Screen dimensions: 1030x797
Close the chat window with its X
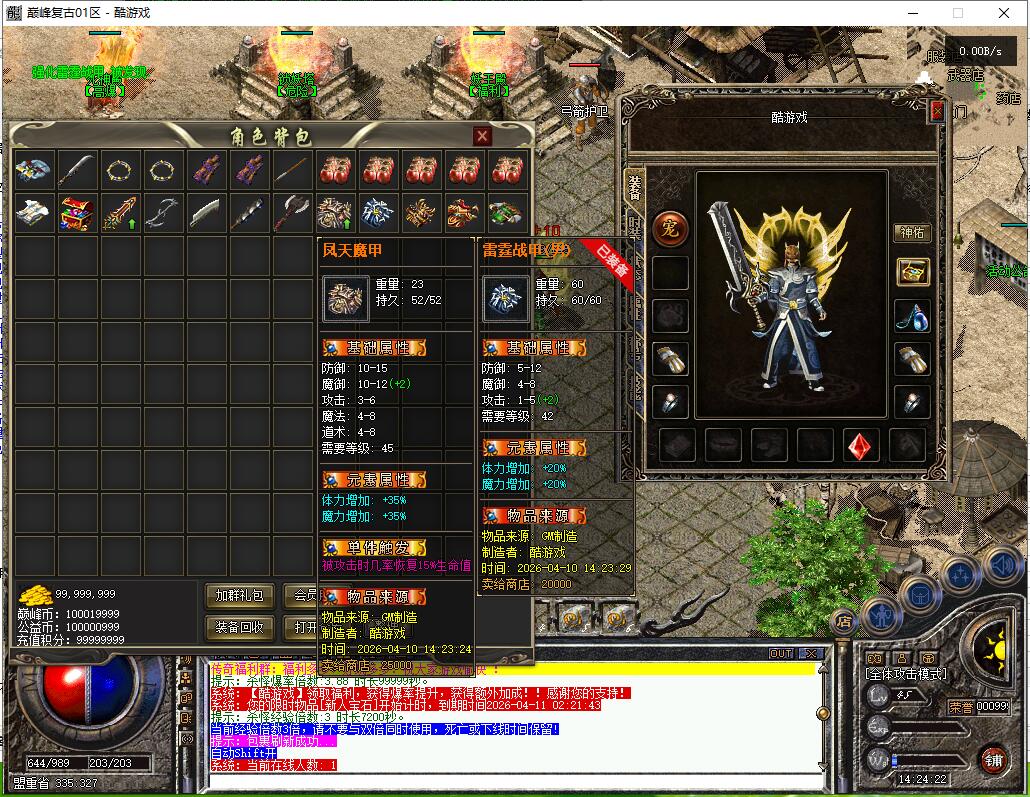811,654
